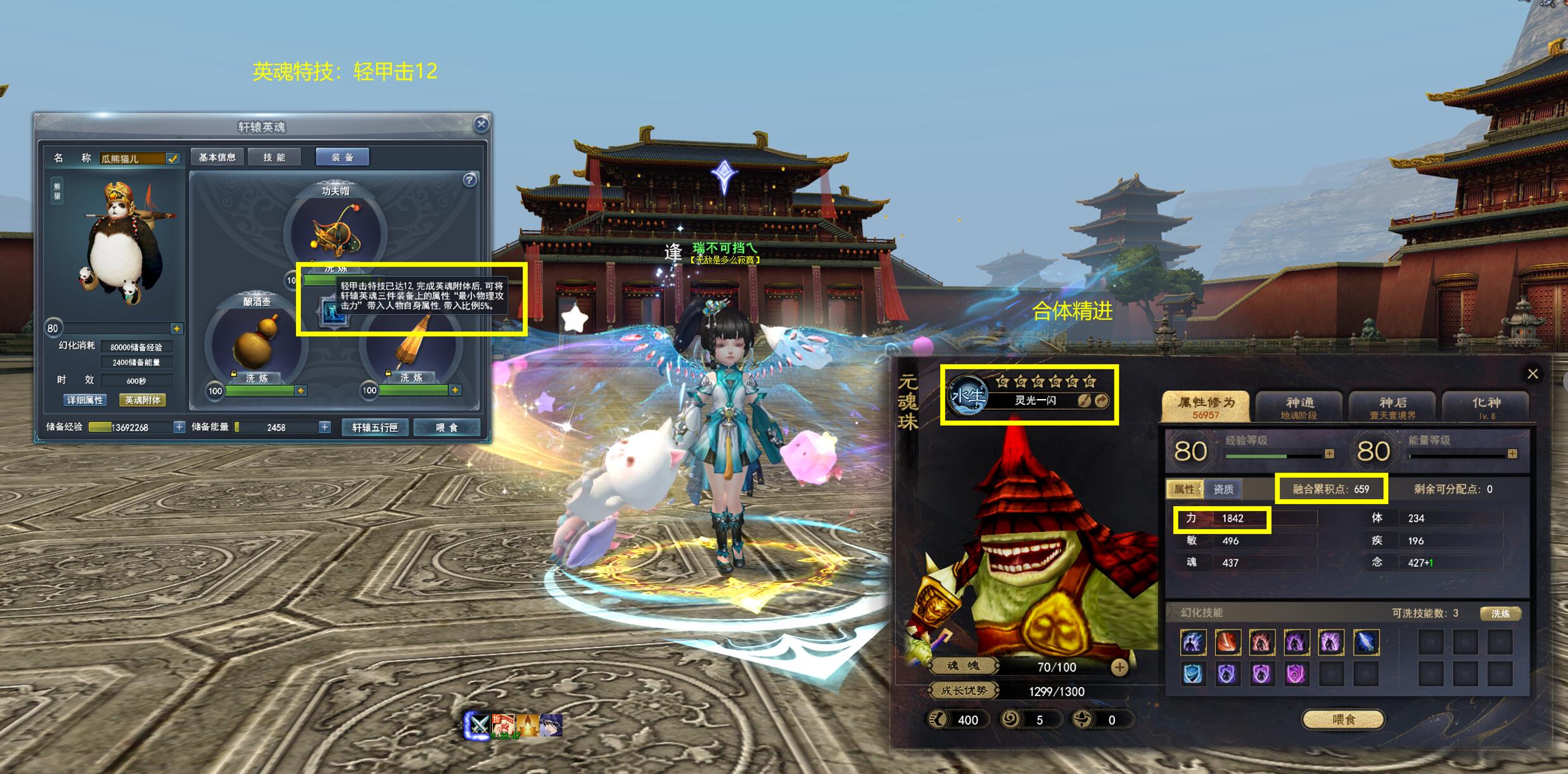Select the 装备 tab
Image resolution: width=1568 pixels, height=774 pixels.
342,157
